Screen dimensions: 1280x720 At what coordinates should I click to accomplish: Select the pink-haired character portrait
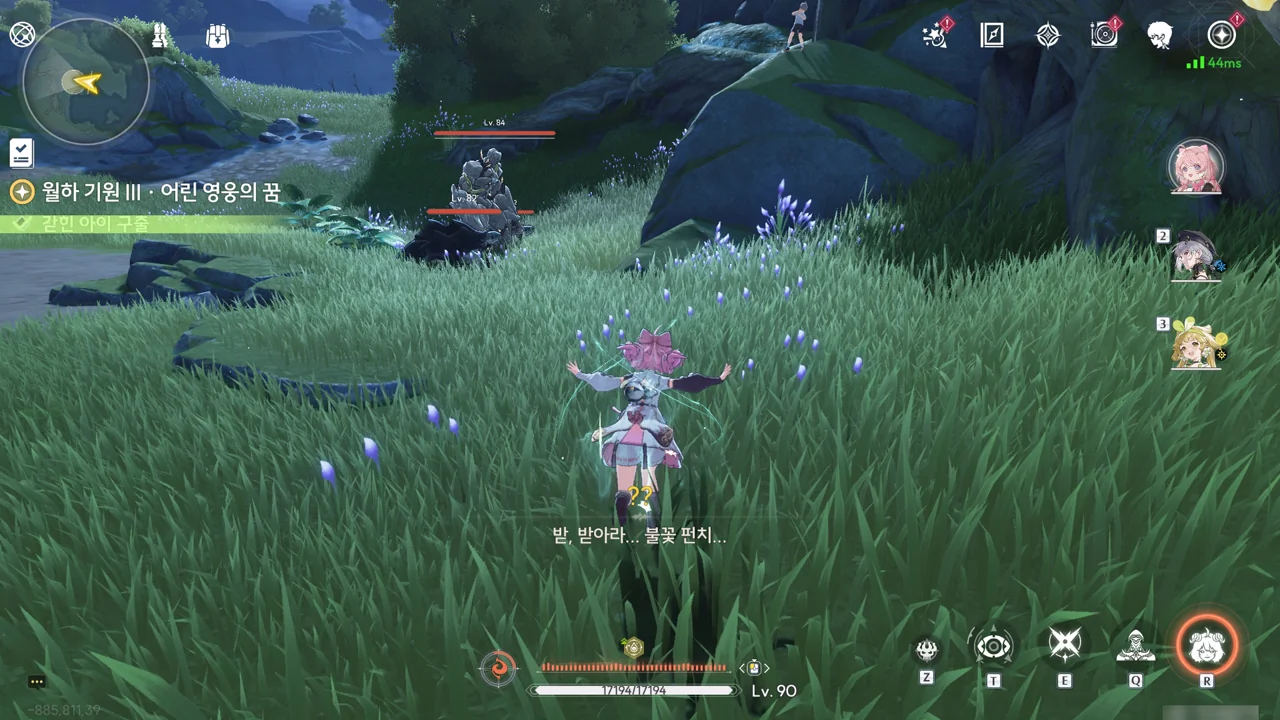pyautogui.click(x=1196, y=167)
